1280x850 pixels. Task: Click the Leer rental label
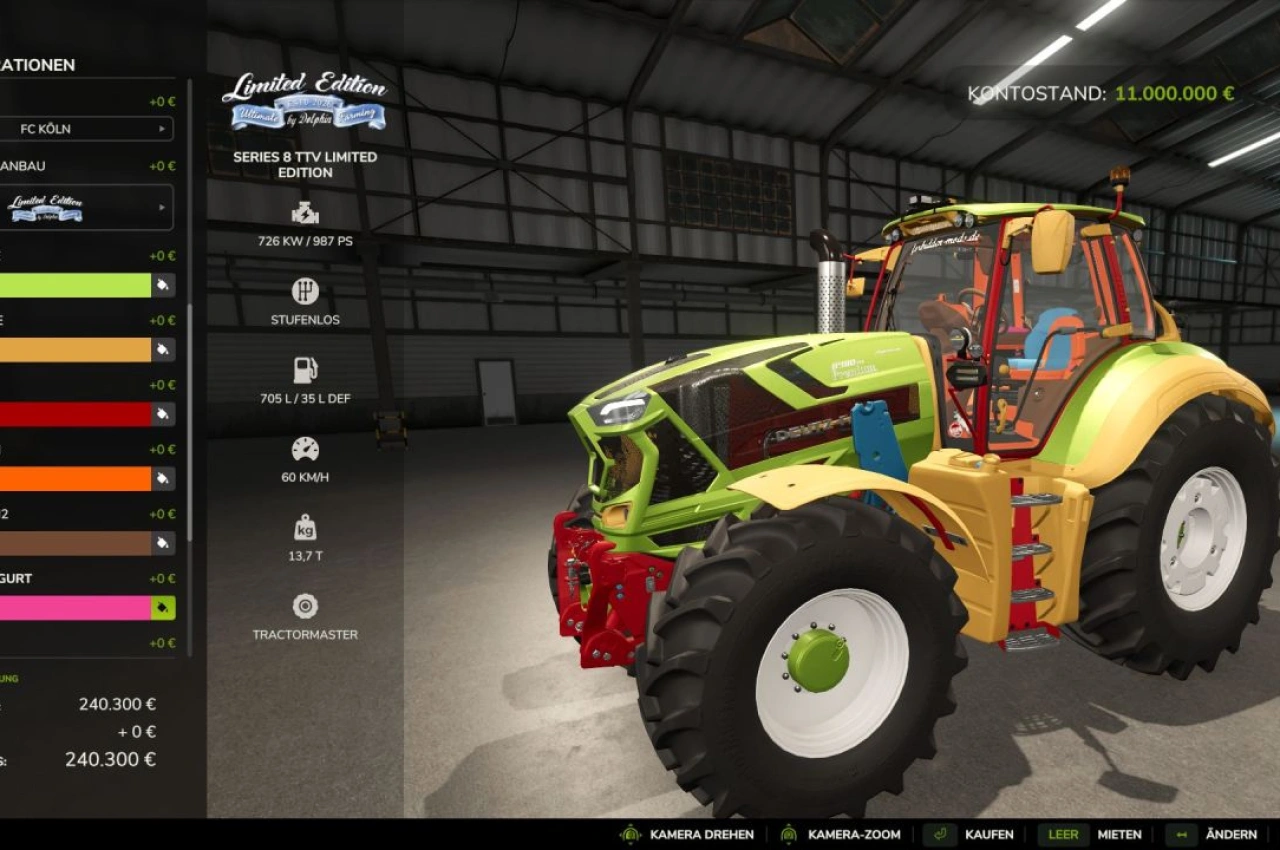(1063, 834)
